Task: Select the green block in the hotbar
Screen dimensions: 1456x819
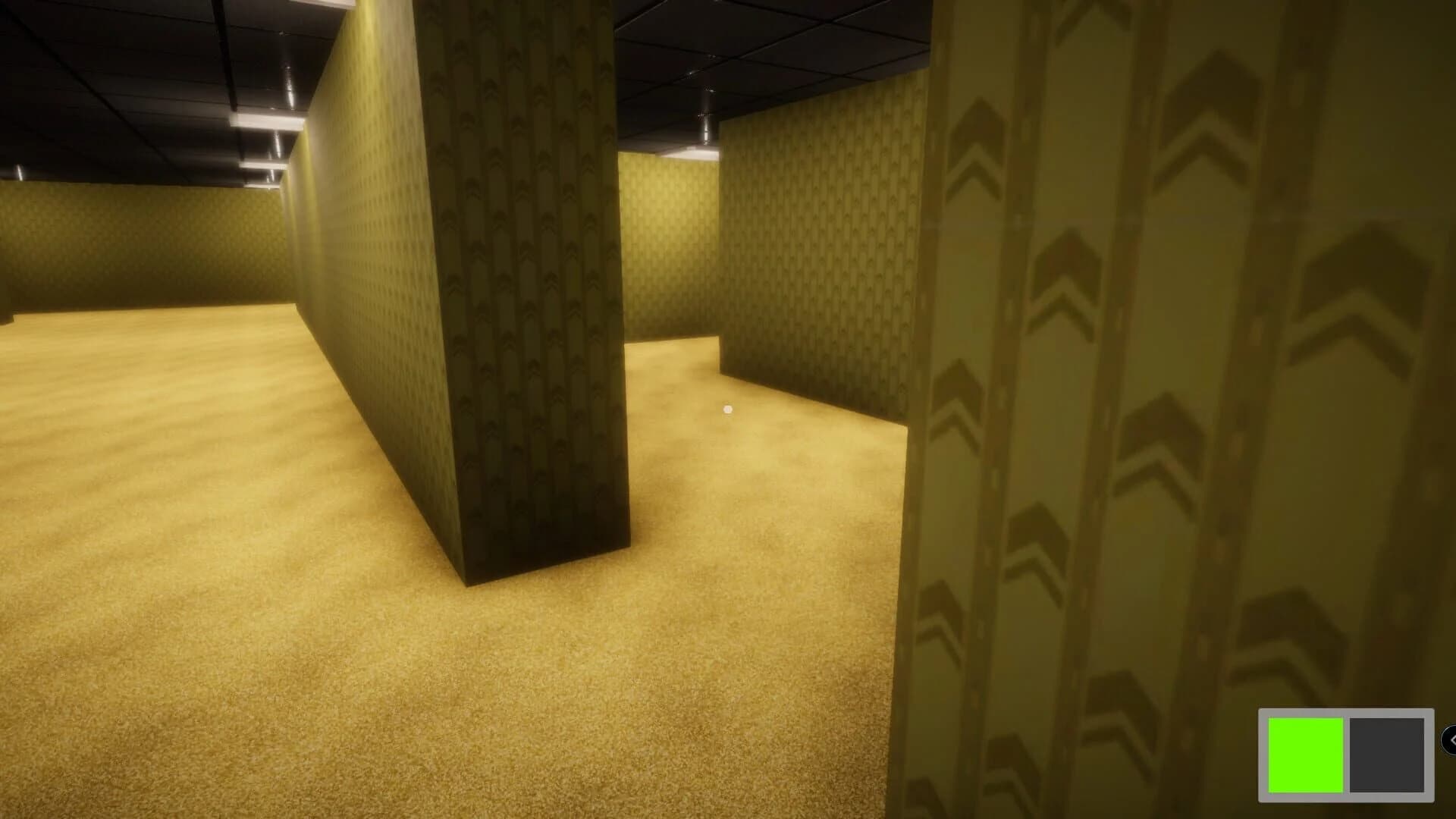Action: pos(1306,755)
